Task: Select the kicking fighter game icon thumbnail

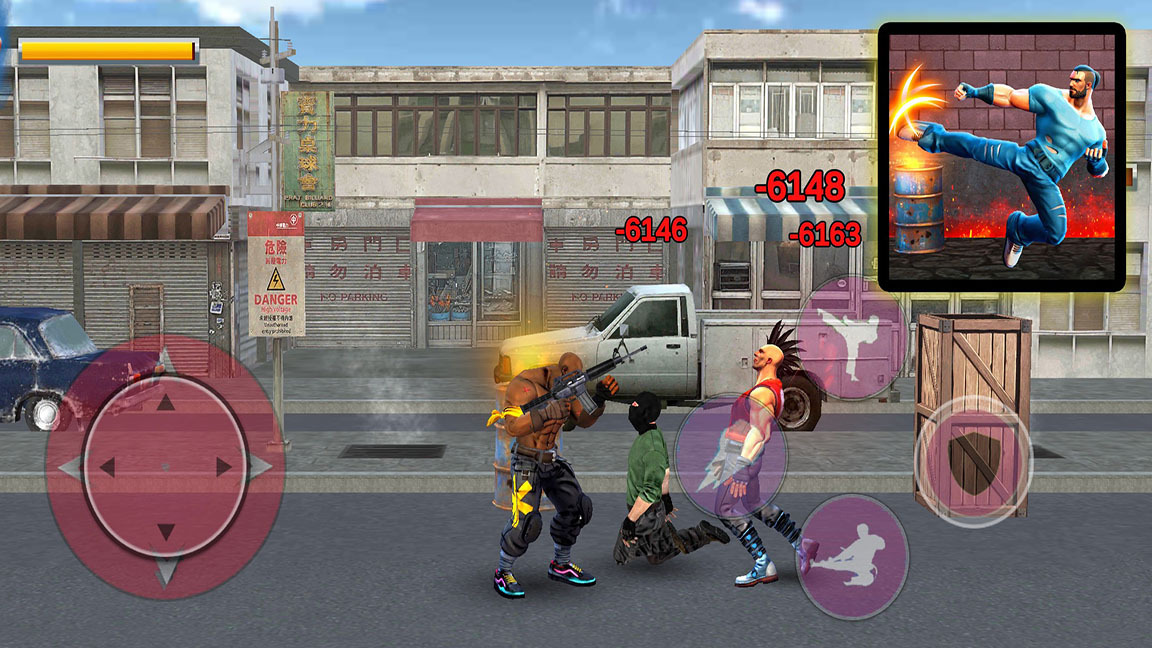Action: (x=1001, y=157)
